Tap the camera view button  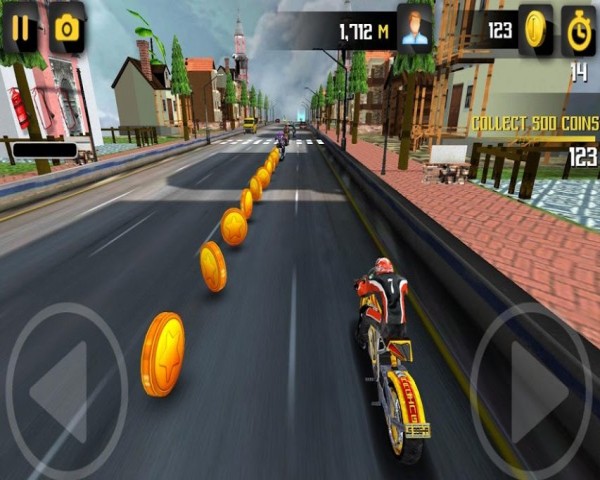67,27
